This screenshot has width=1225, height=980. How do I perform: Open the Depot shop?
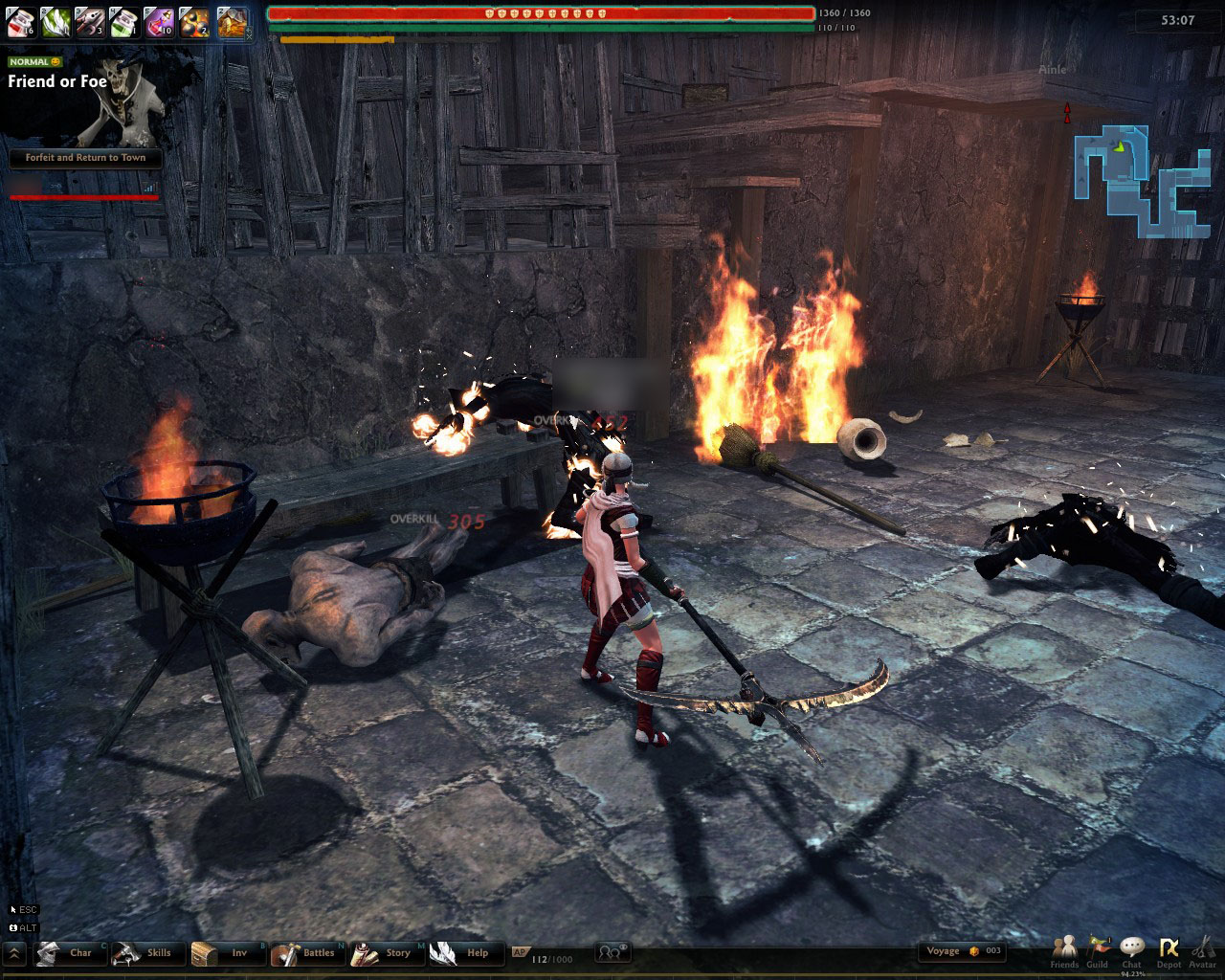[x=1169, y=950]
